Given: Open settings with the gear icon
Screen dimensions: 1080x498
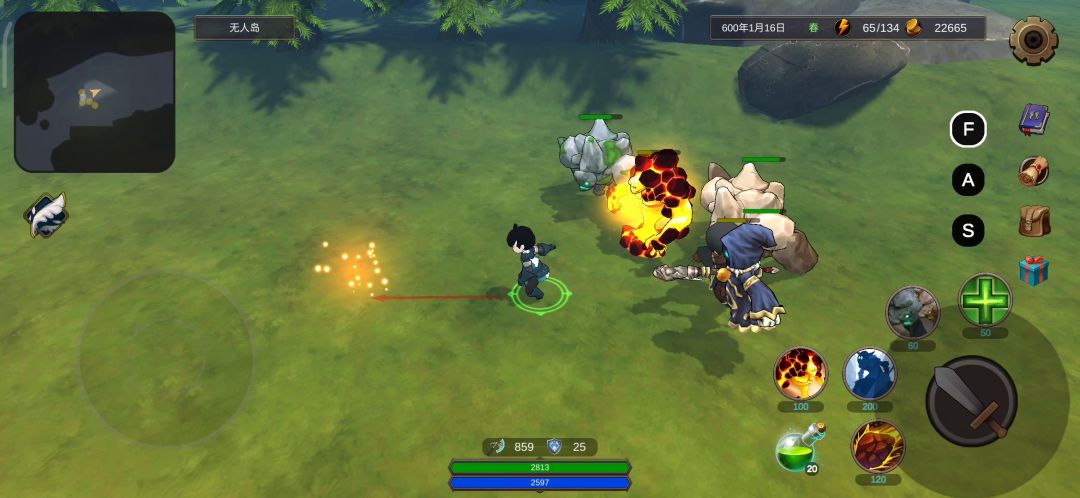Looking at the screenshot, I should click(1033, 41).
